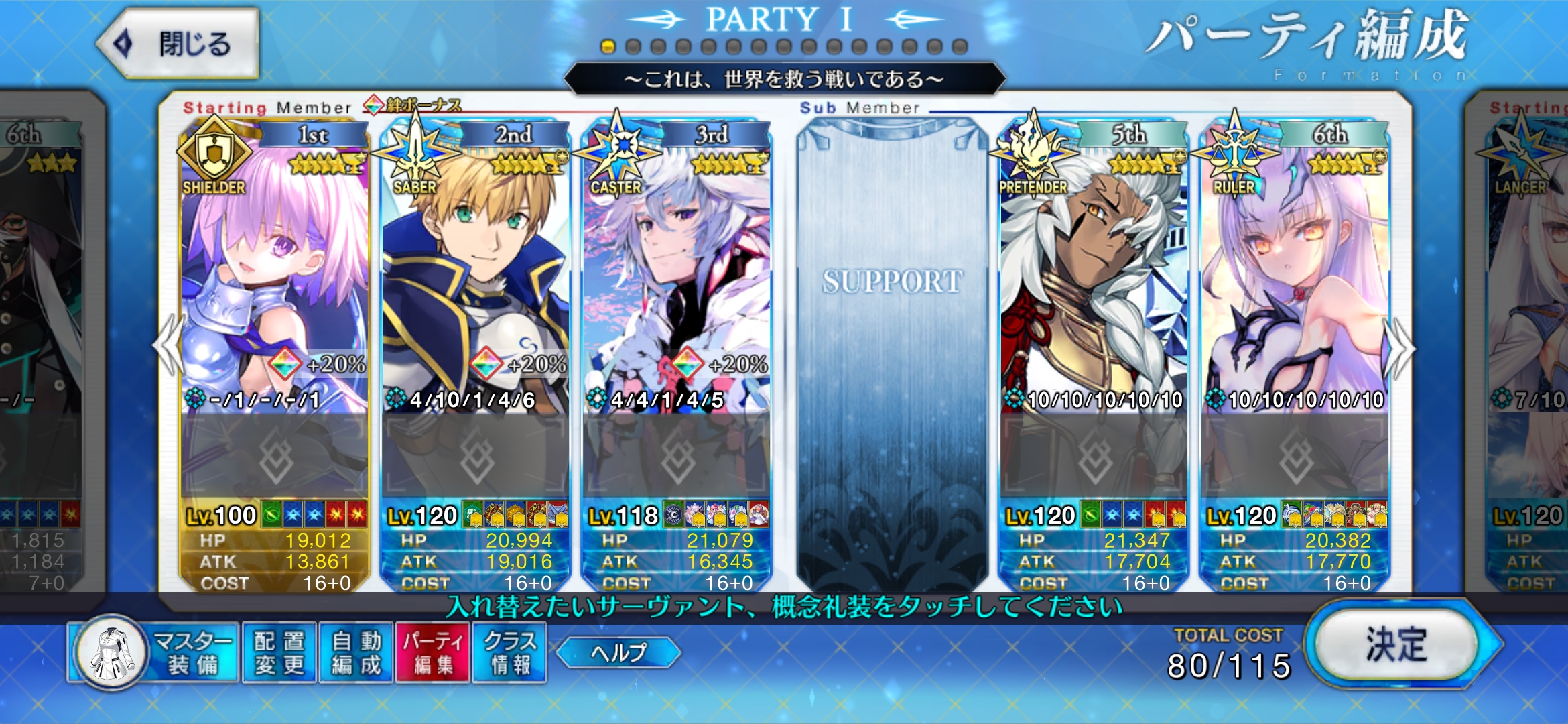Select the 5th slot Pretender servant card
The image size is (1568, 724).
click(1094, 268)
